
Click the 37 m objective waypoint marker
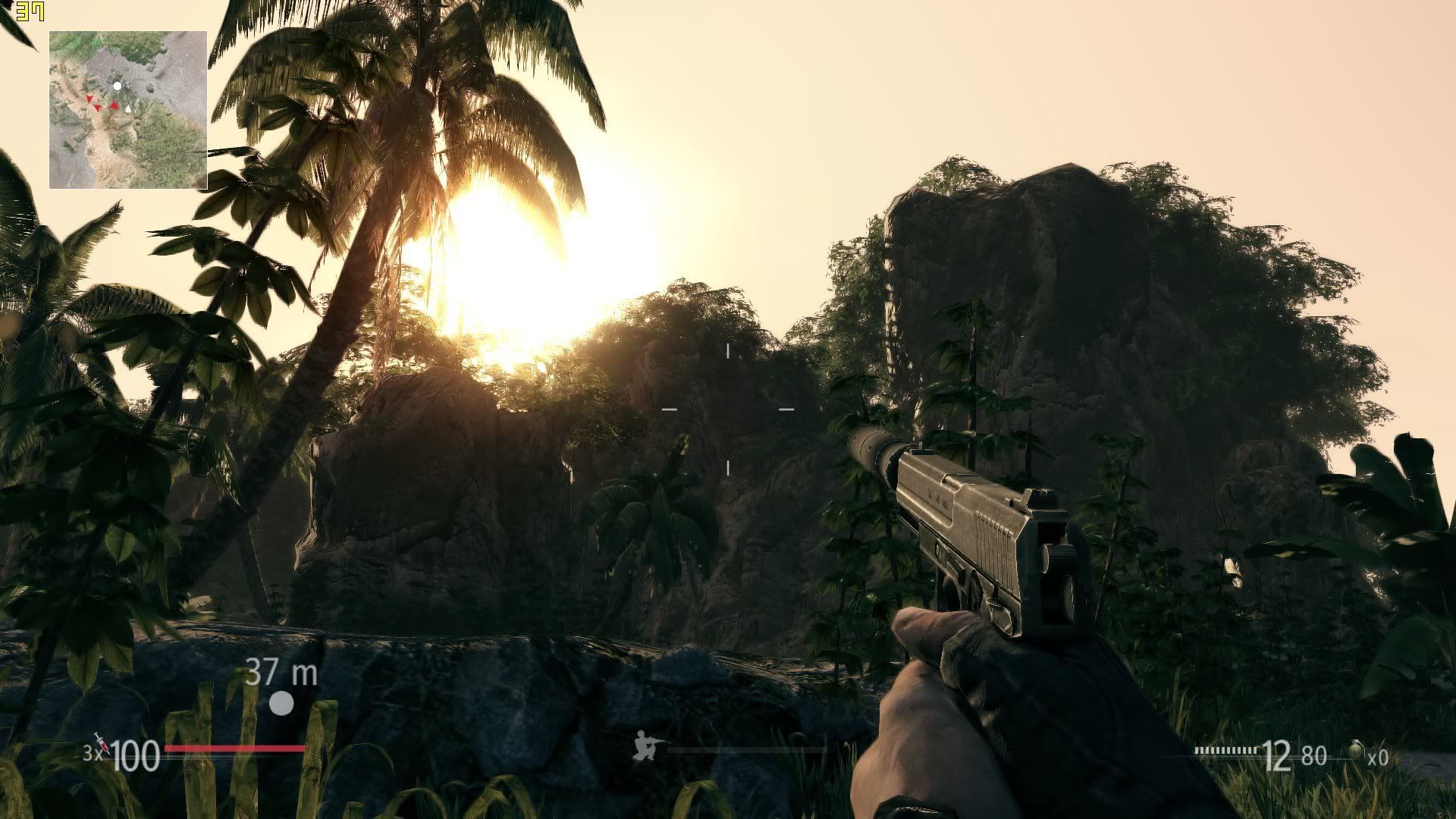point(281,703)
